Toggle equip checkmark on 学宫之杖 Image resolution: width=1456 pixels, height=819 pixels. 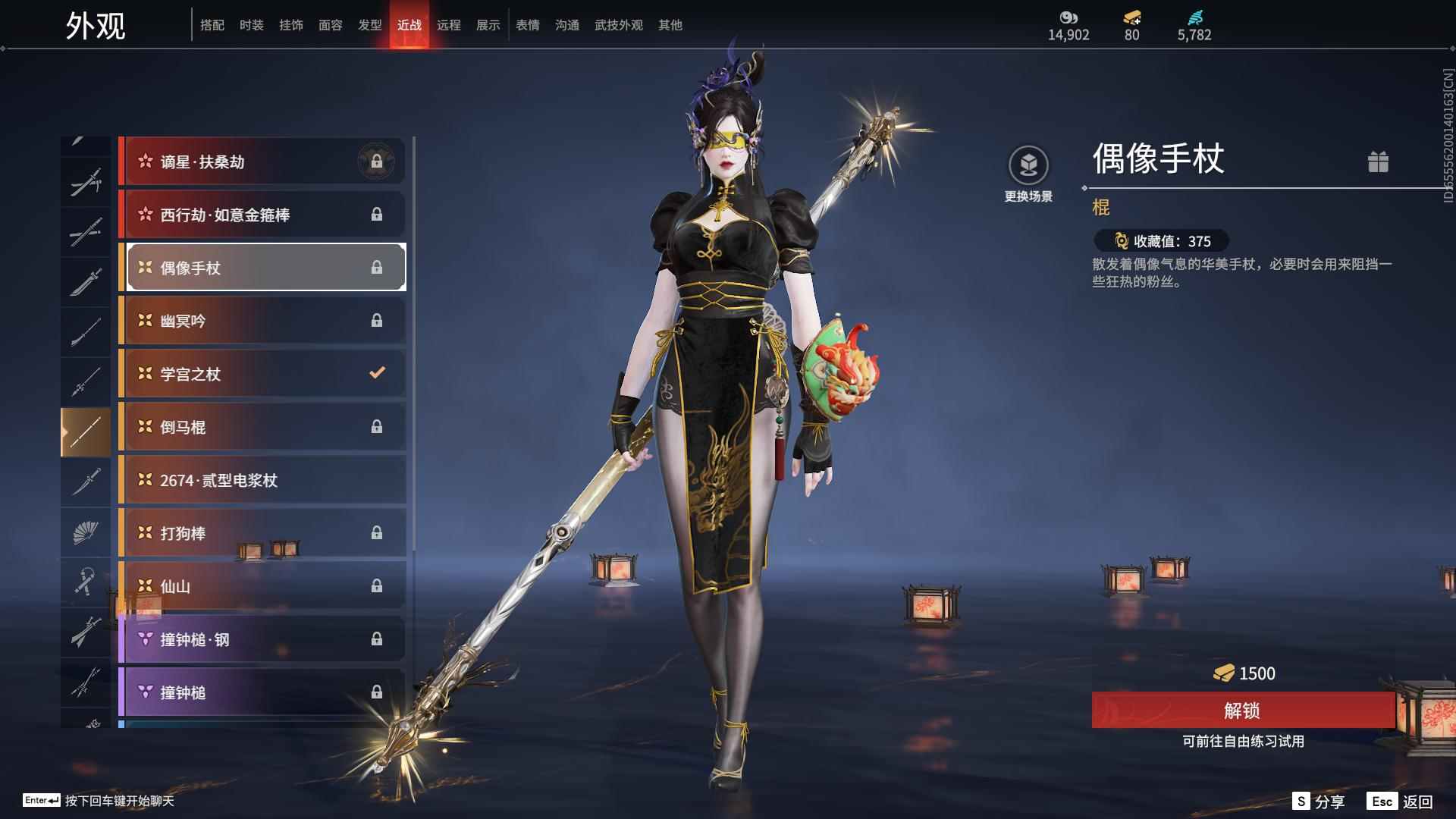(x=375, y=372)
